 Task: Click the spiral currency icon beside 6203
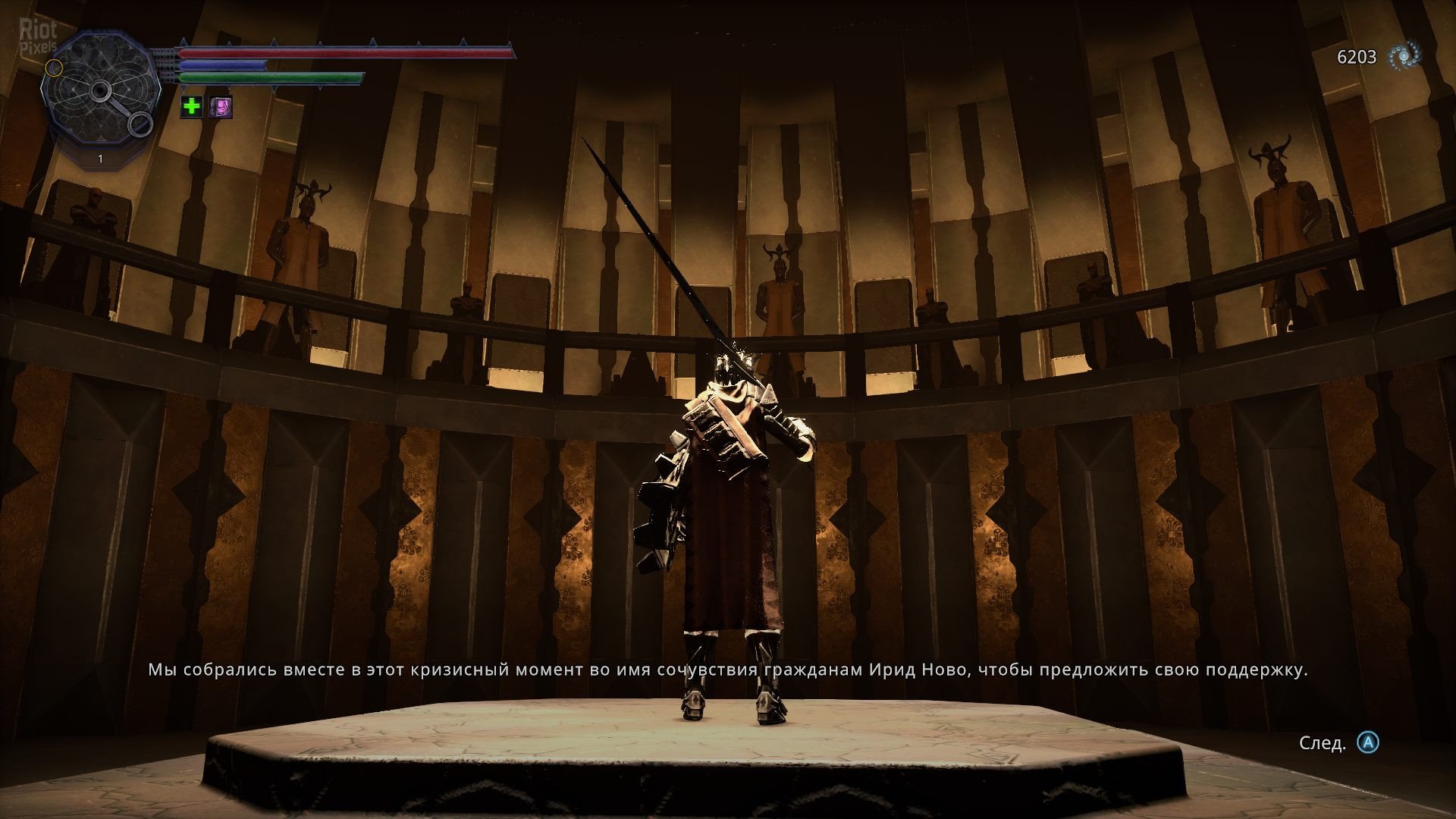coord(1404,56)
